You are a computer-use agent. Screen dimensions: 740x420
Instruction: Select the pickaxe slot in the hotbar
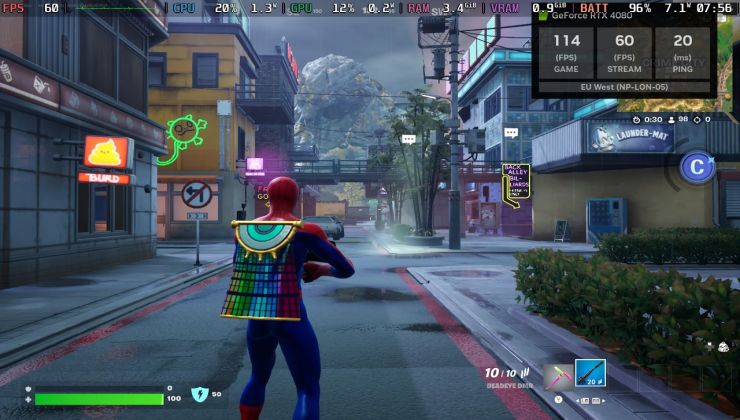(556, 376)
